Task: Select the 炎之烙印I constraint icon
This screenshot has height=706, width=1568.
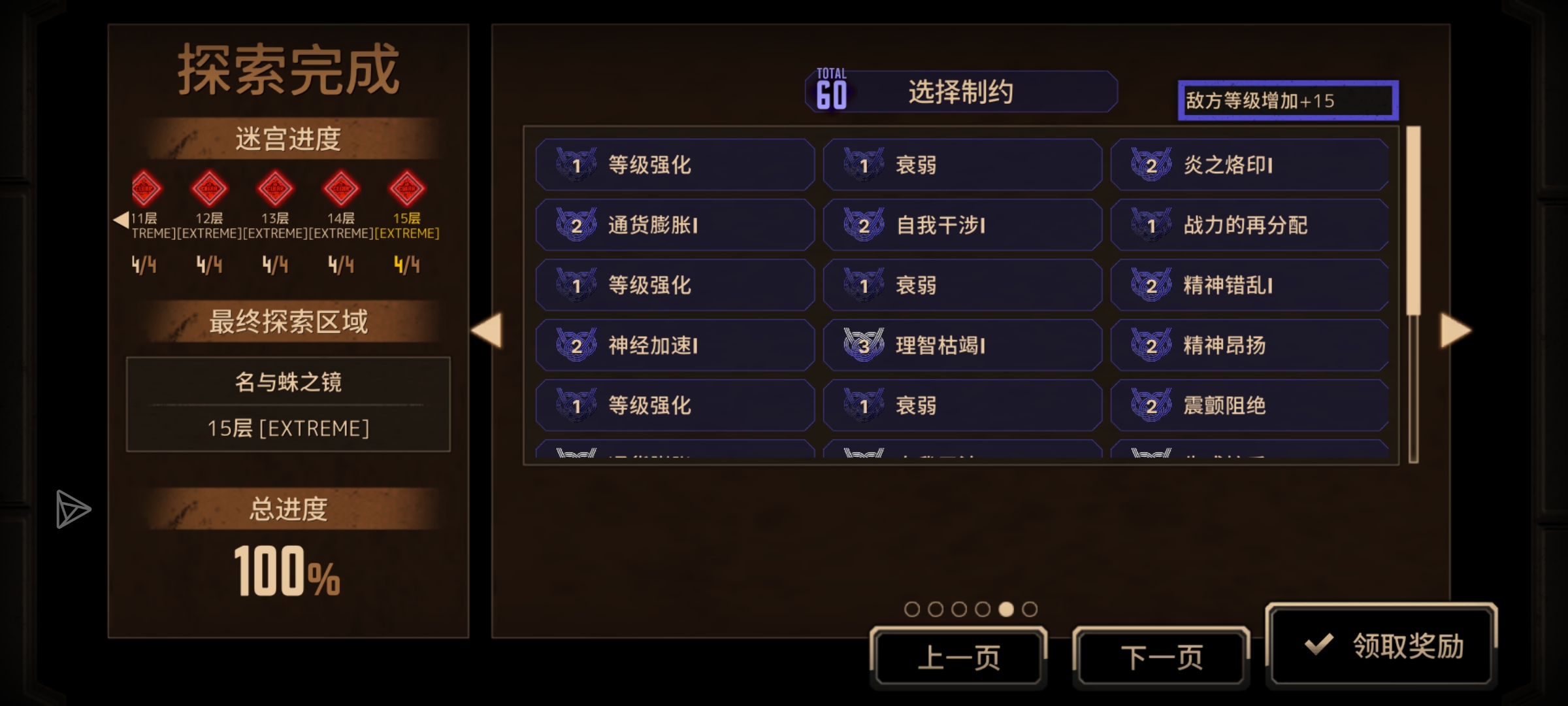Action: pos(1153,165)
